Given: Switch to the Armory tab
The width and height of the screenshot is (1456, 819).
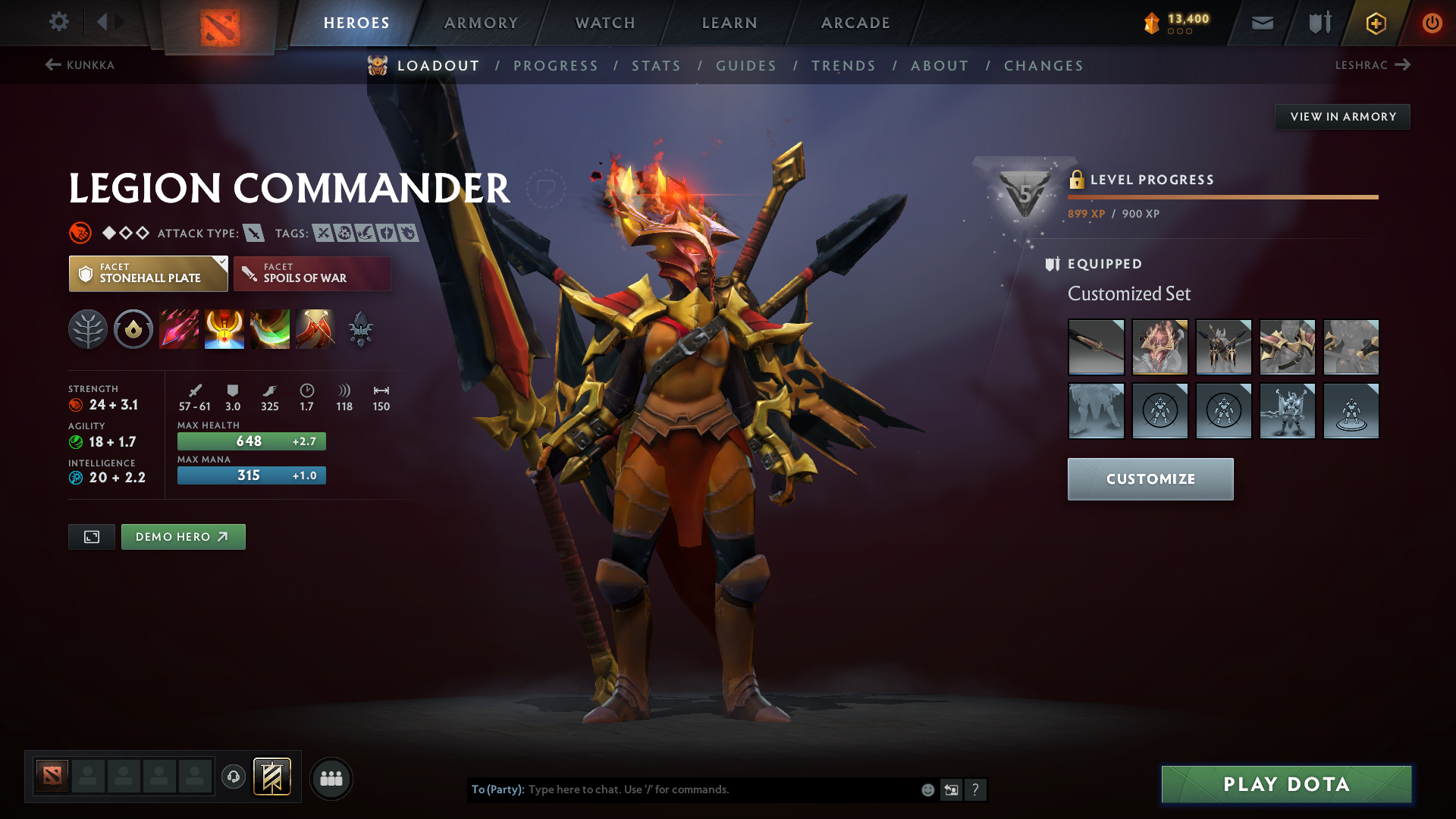Looking at the screenshot, I should pos(481,23).
